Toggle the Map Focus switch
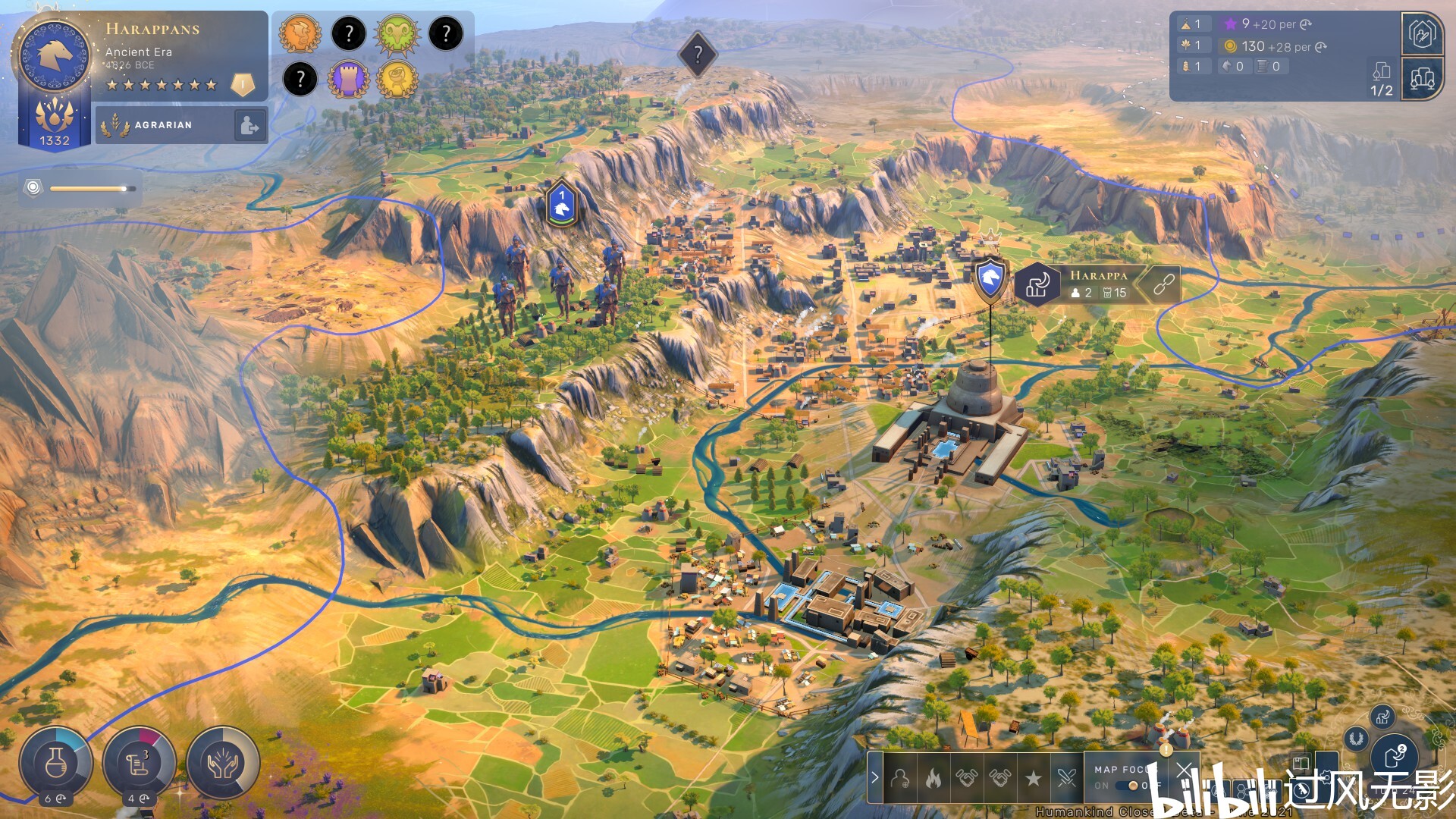Image resolution: width=1456 pixels, height=819 pixels. pos(1131,786)
